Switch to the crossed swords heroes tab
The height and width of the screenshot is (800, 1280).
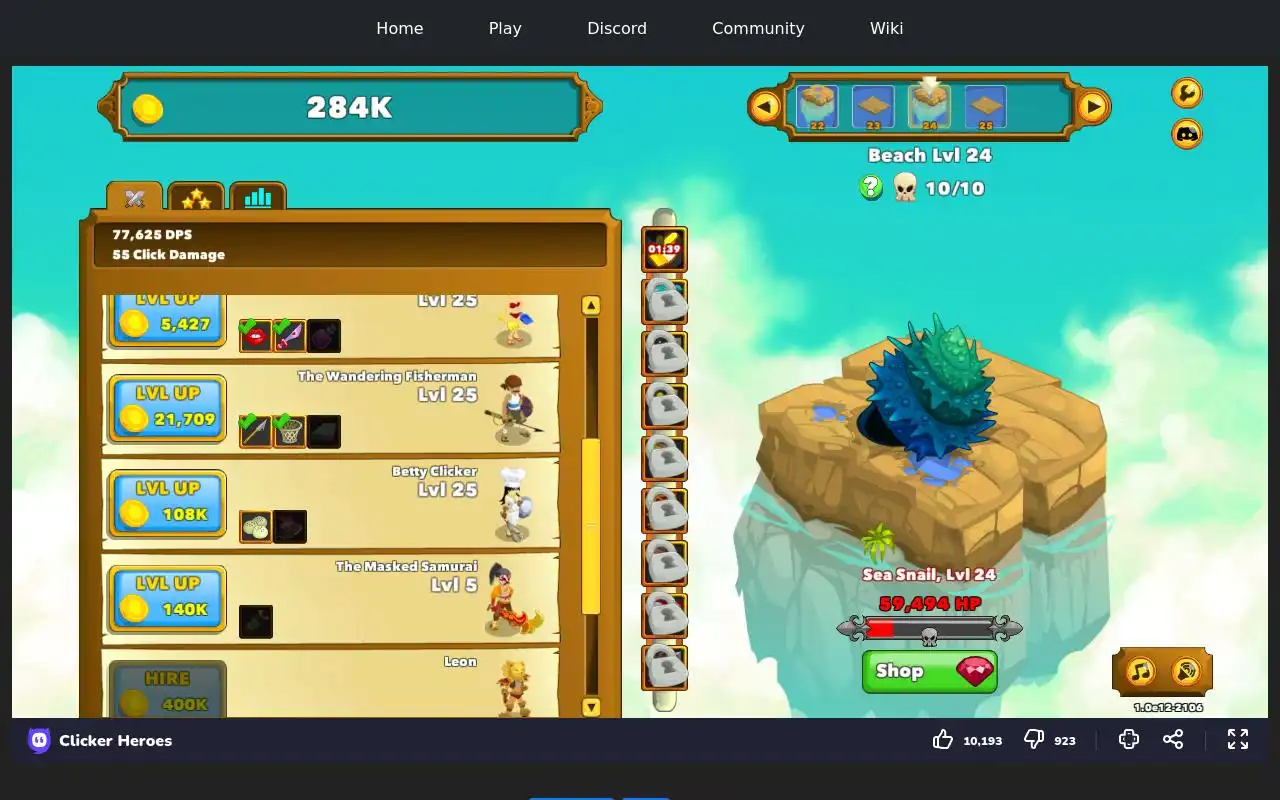coord(135,198)
